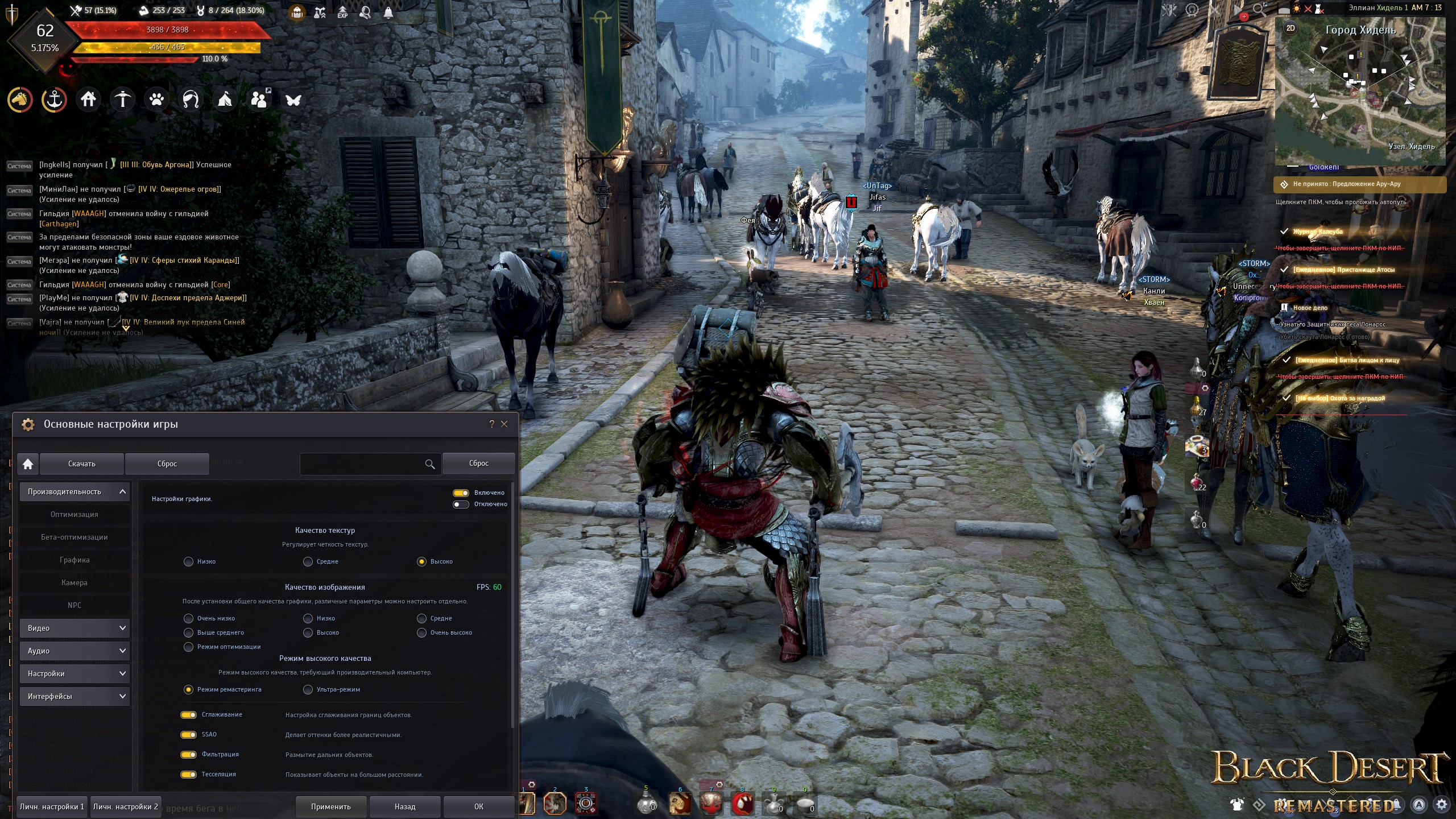Choose Очень высоко image quality
1456x819 pixels.
(x=422, y=633)
